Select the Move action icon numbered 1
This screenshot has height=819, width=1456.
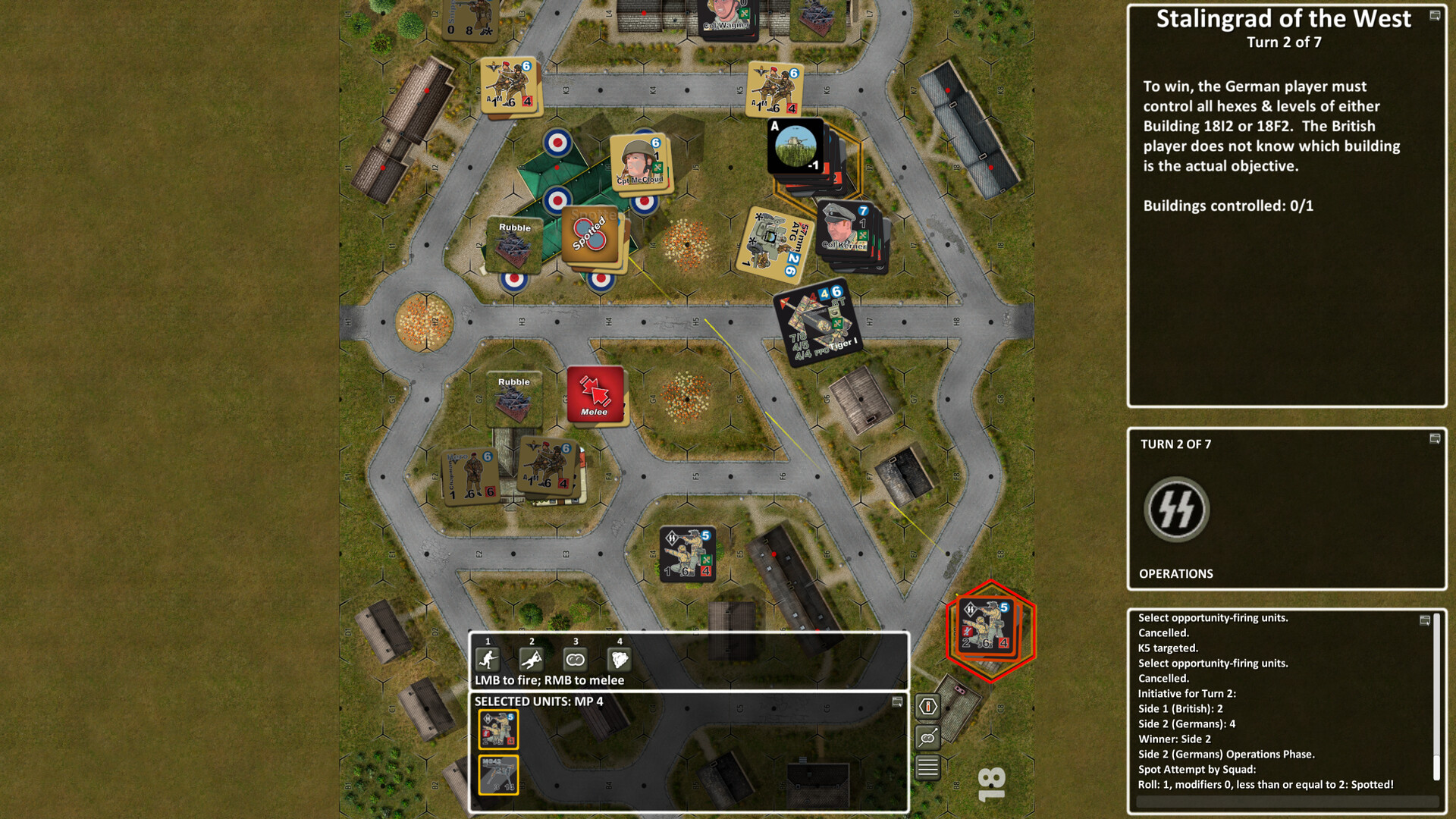point(489,659)
